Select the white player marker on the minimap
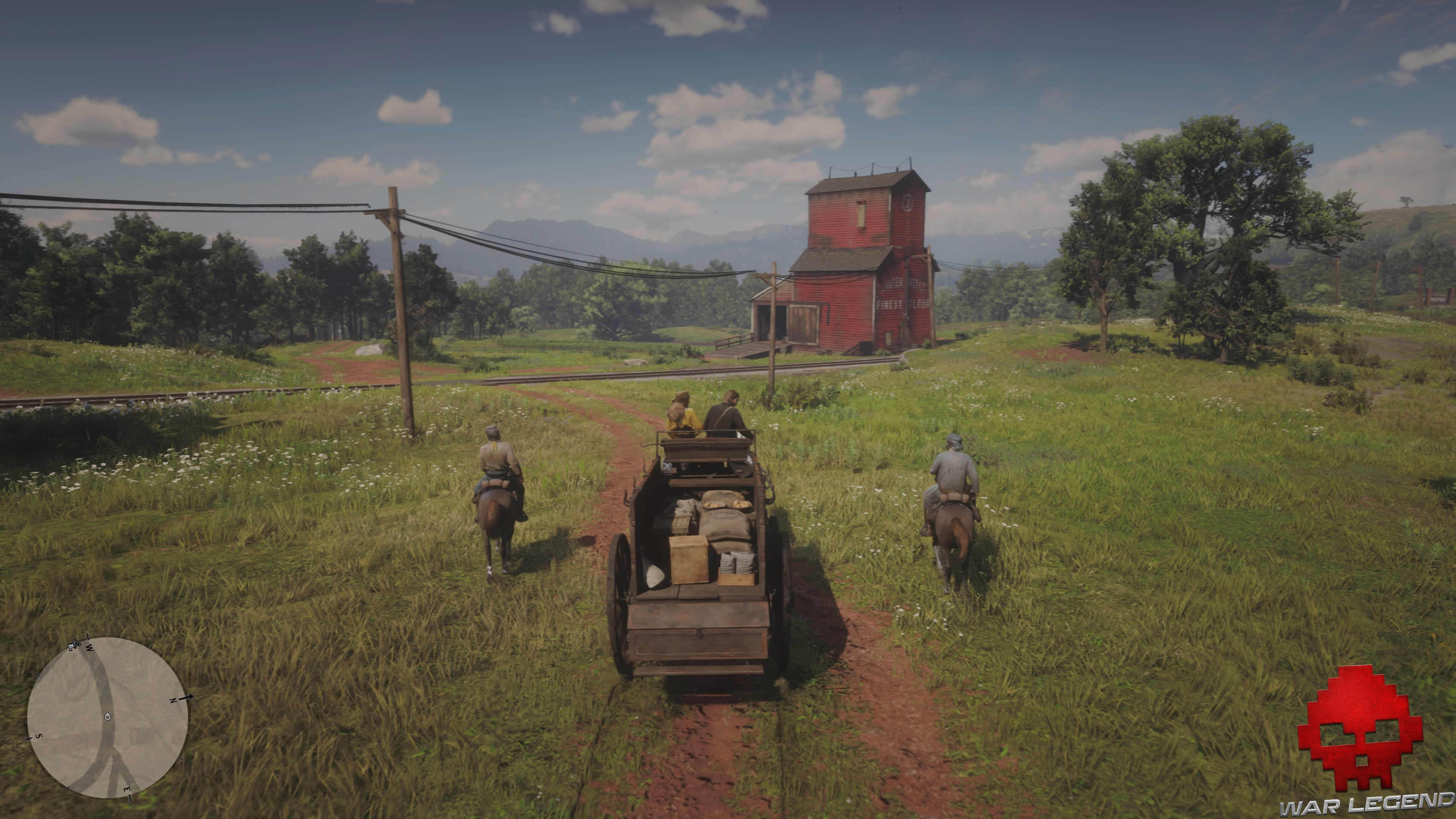Image resolution: width=1456 pixels, height=819 pixels. [x=108, y=717]
